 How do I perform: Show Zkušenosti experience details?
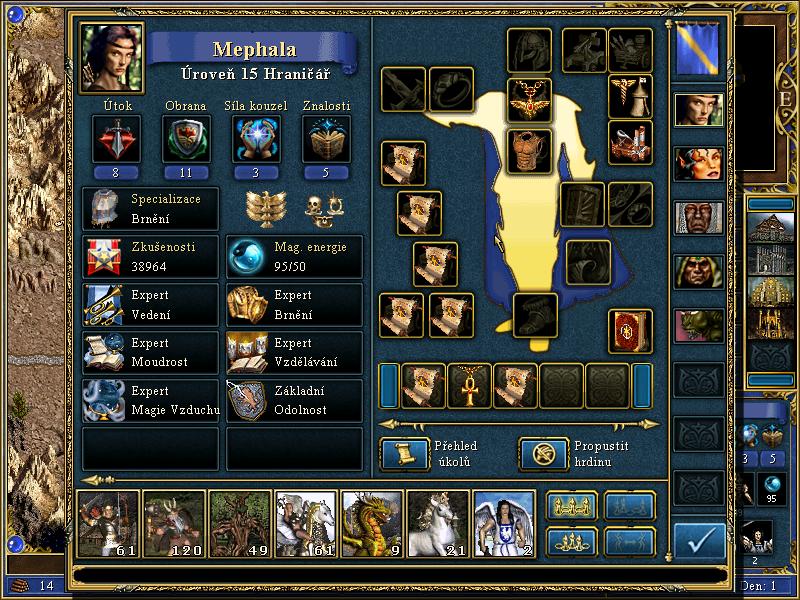[150, 257]
